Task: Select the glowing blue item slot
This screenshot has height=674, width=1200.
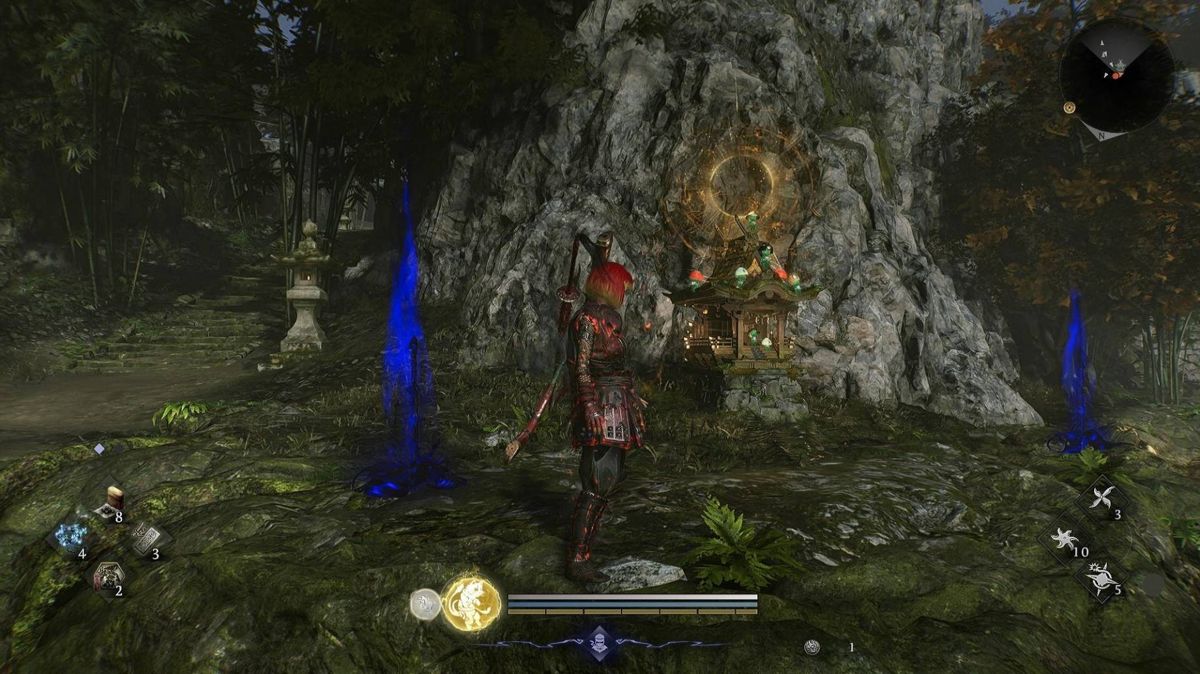Action: pyautogui.click(x=70, y=536)
